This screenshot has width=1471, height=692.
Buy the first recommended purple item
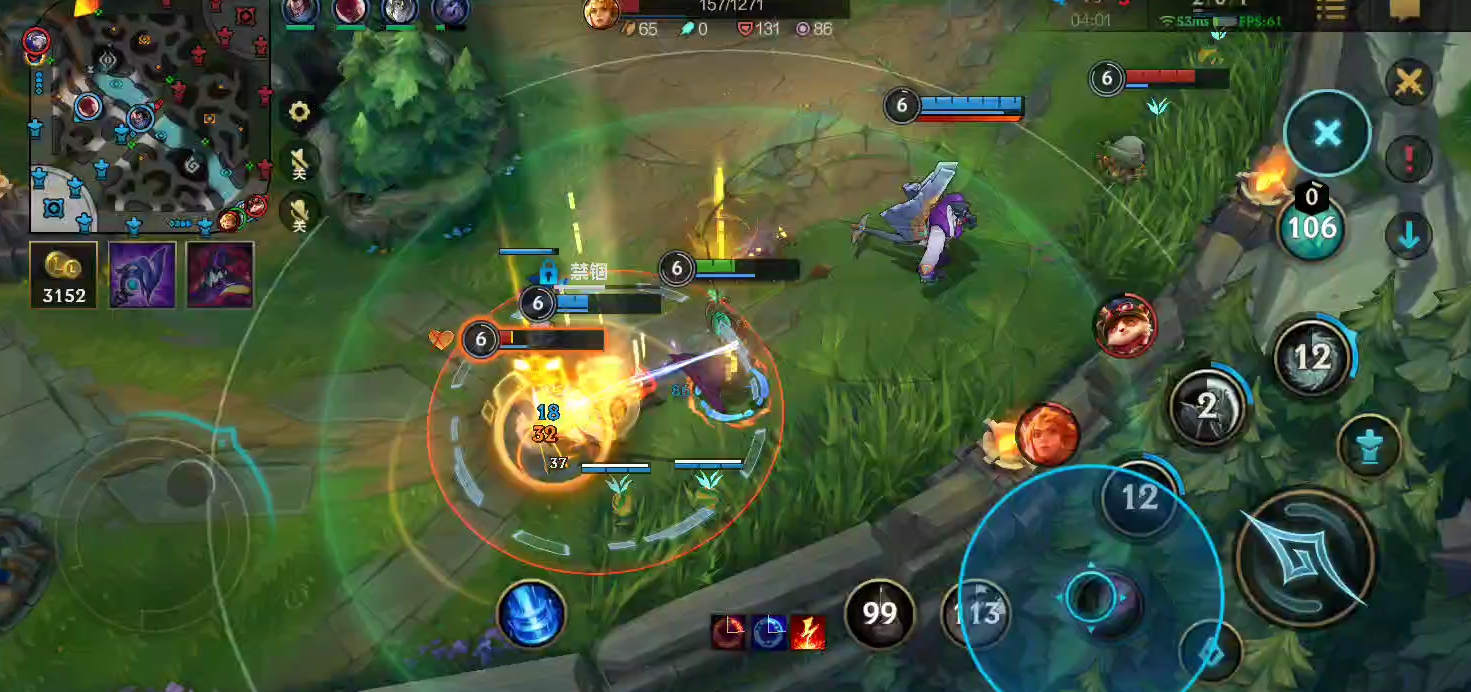pos(142,275)
